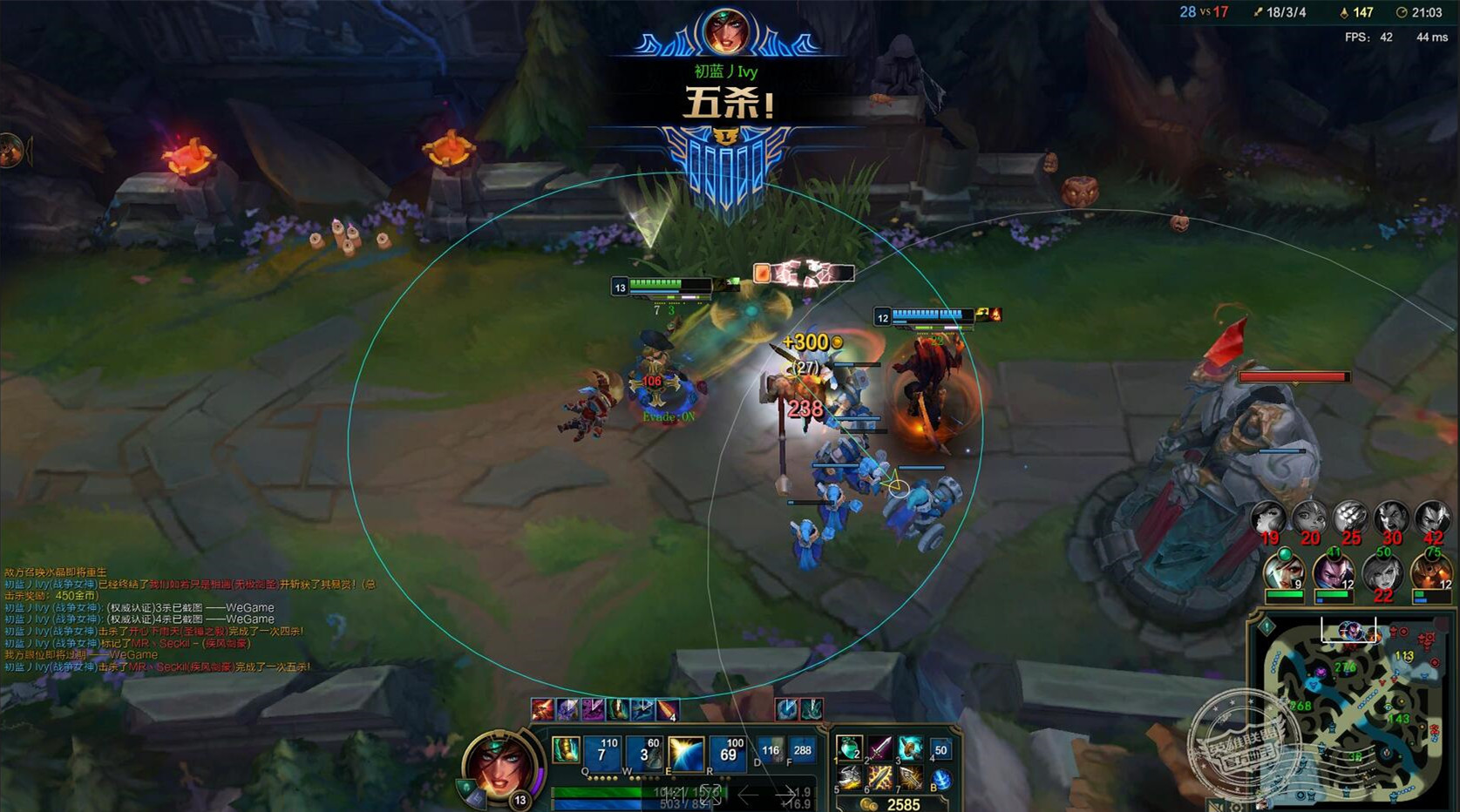Select the passive ability icon beside Q
1460x812 pixels.
click(x=566, y=750)
